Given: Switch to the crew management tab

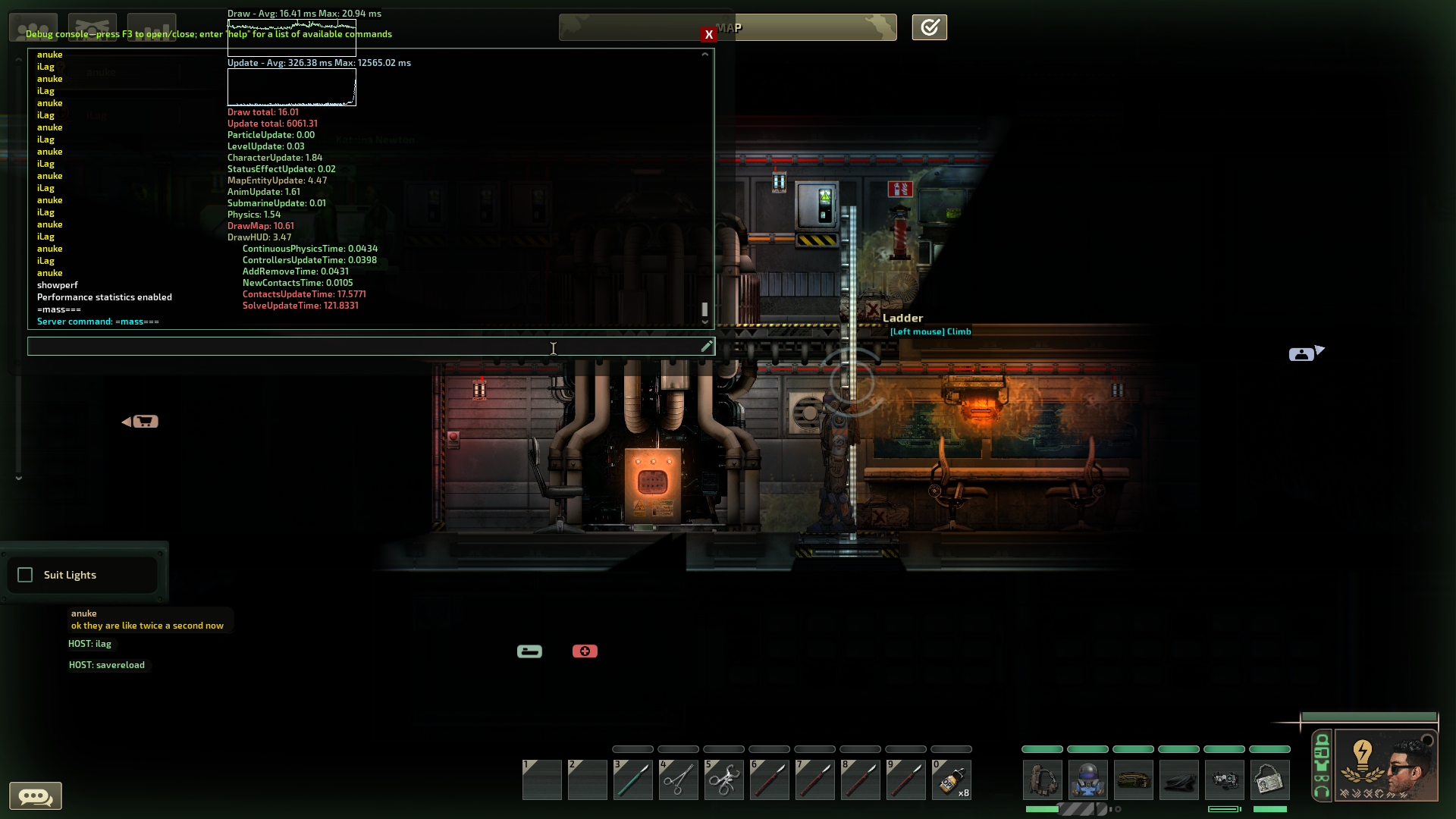Looking at the screenshot, I should coord(33,27).
